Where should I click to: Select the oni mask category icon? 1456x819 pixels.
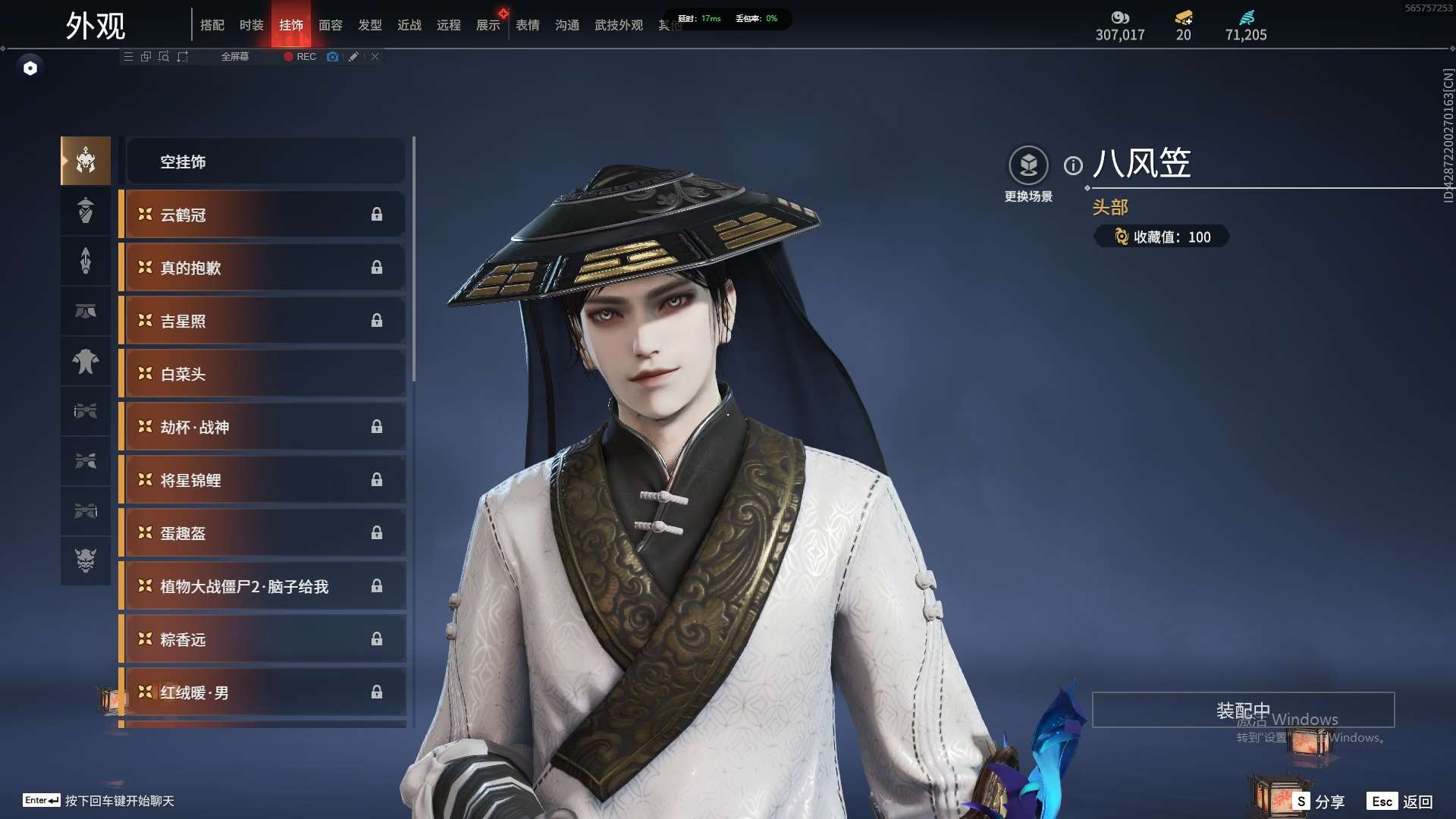pos(86,560)
